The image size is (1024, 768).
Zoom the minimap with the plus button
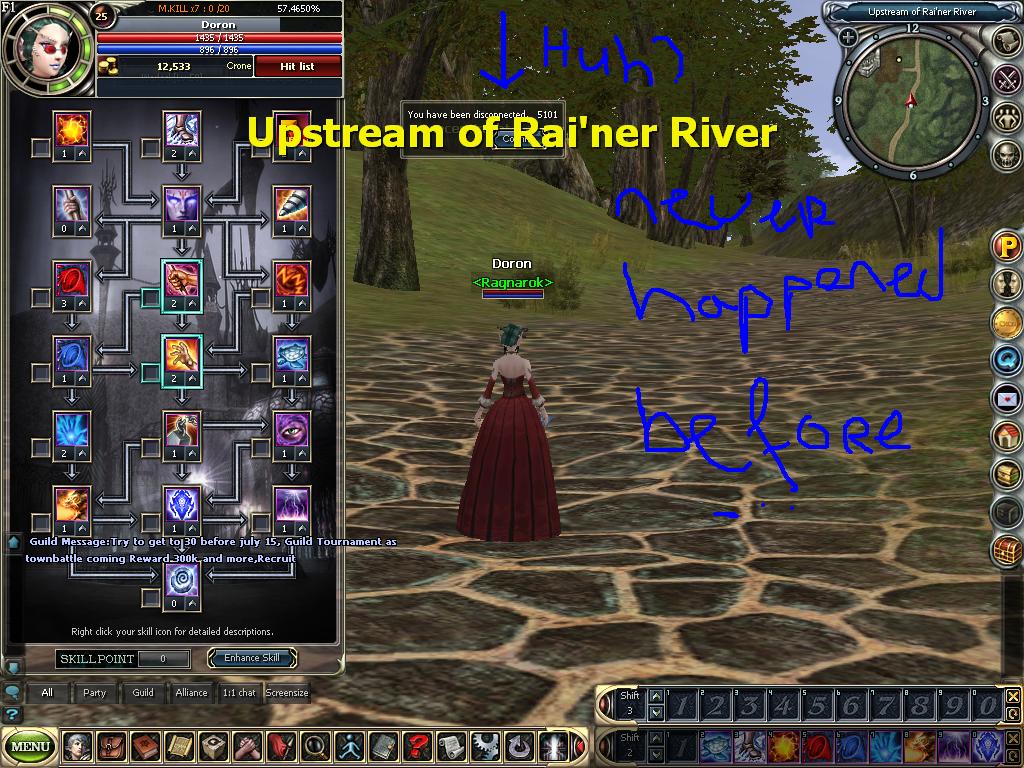tap(848, 37)
